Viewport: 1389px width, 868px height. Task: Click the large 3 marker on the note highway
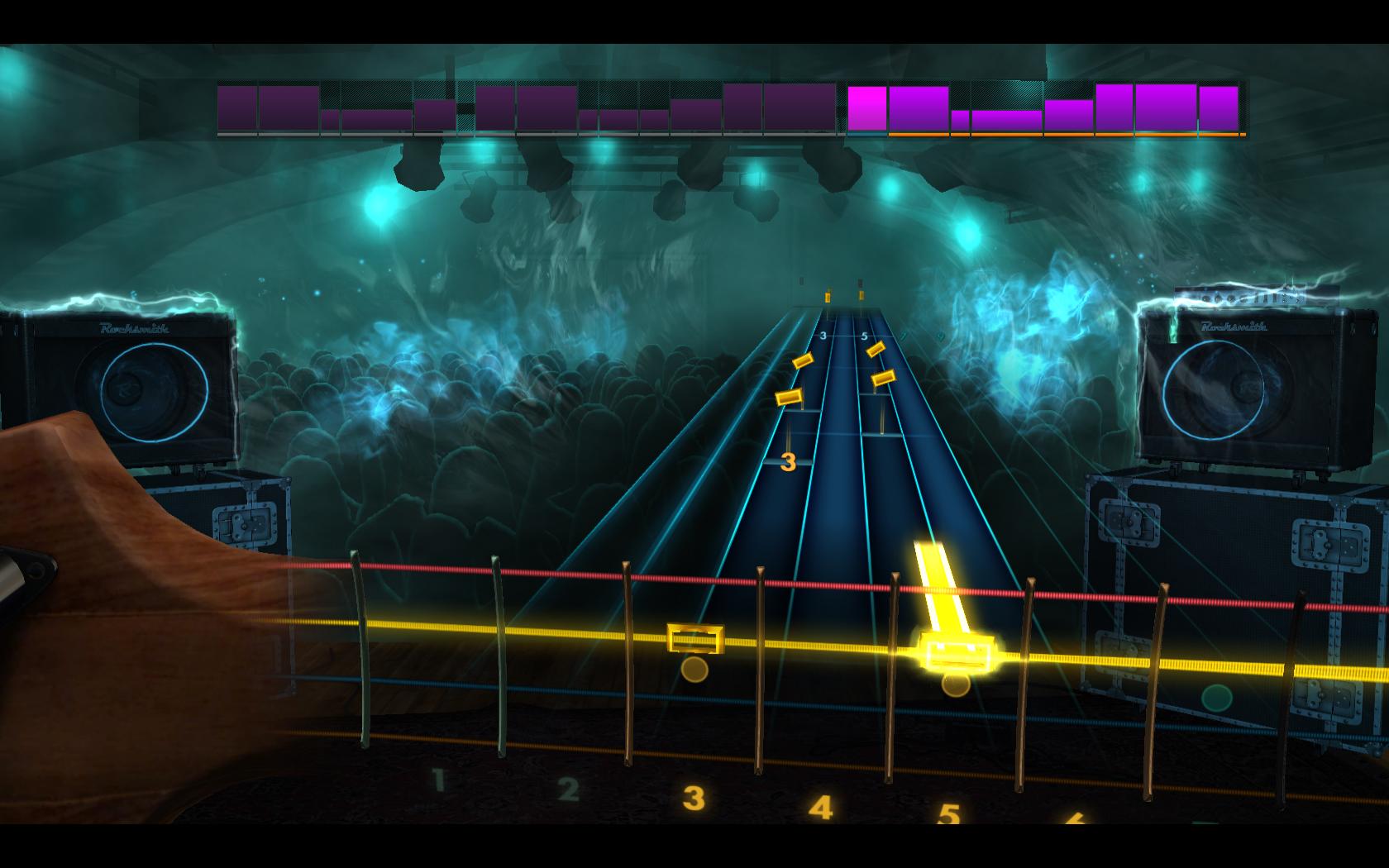coord(788,463)
